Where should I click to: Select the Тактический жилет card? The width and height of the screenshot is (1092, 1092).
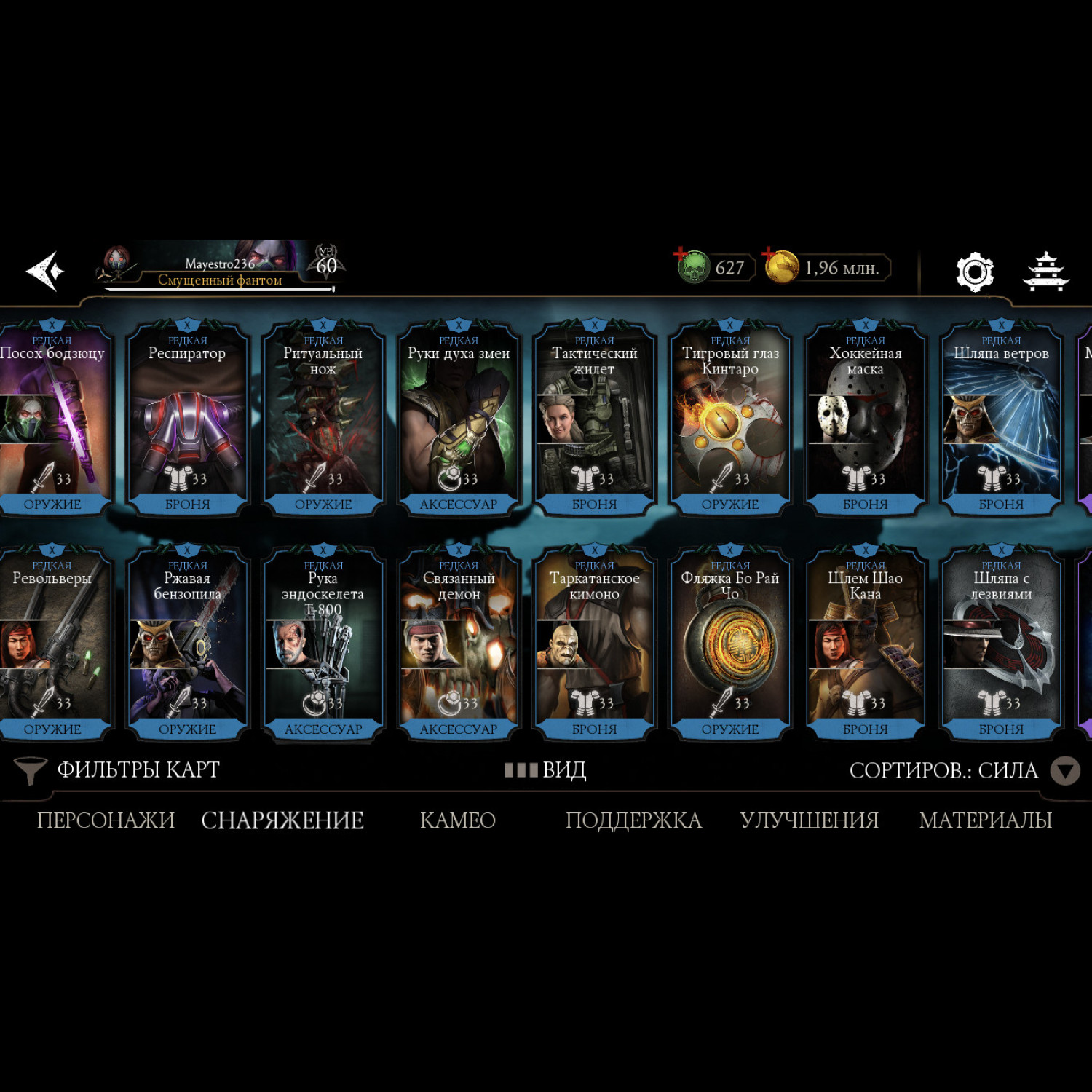click(594, 419)
